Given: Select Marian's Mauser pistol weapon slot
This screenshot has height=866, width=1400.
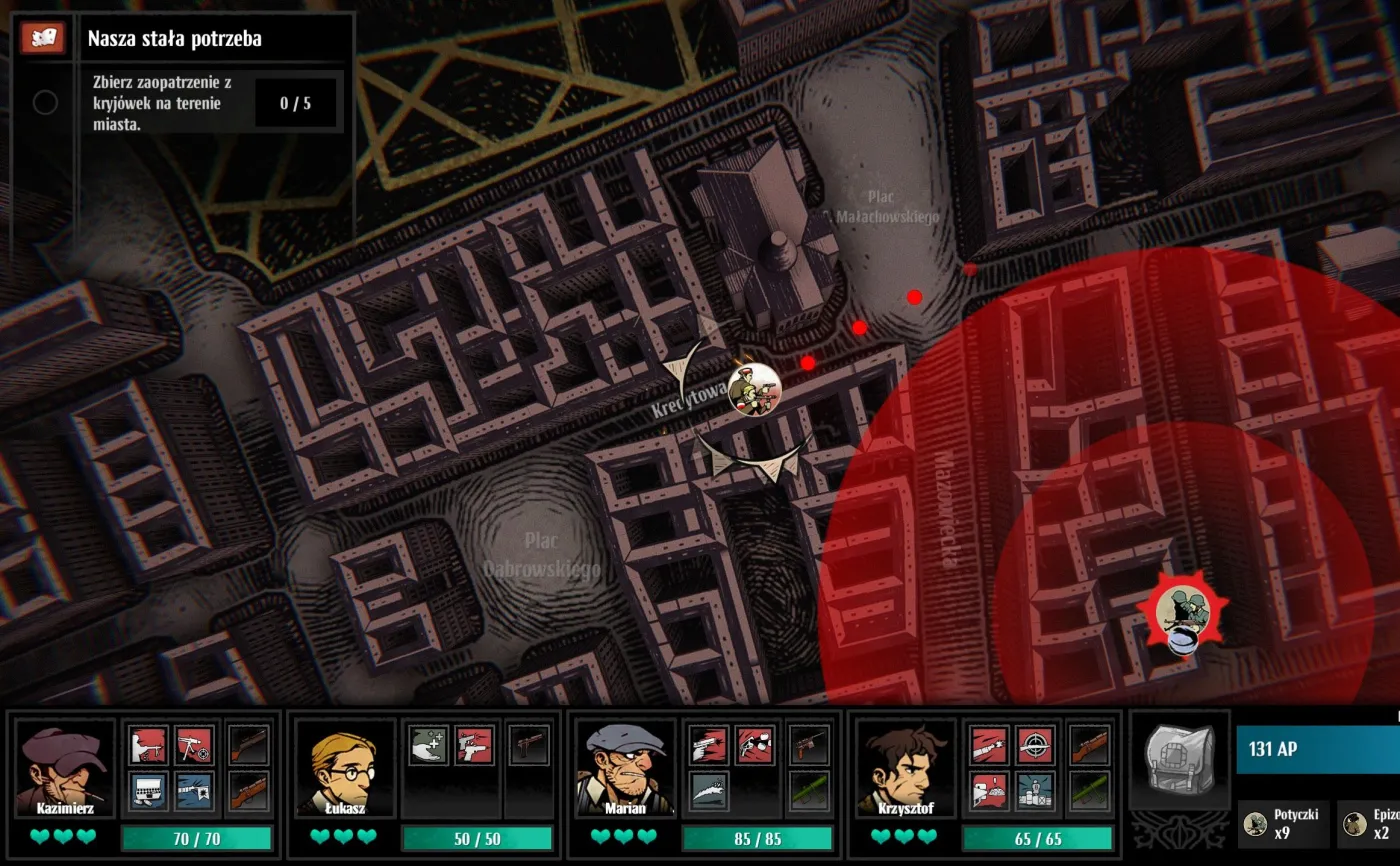Looking at the screenshot, I should [809, 745].
